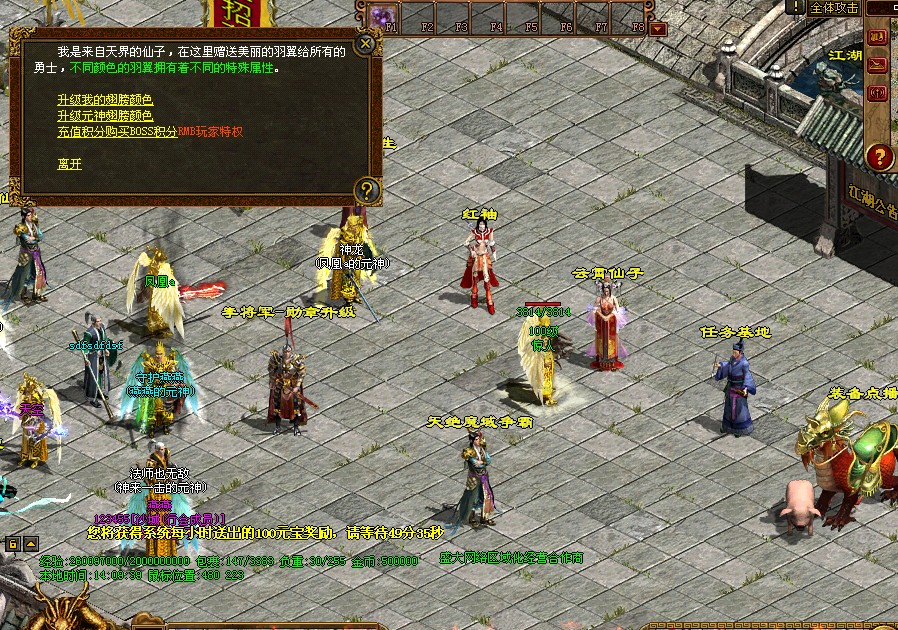The image size is (898, 630).
Task: Open 充值积分购买BOSS积分 option
Action: (117, 132)
